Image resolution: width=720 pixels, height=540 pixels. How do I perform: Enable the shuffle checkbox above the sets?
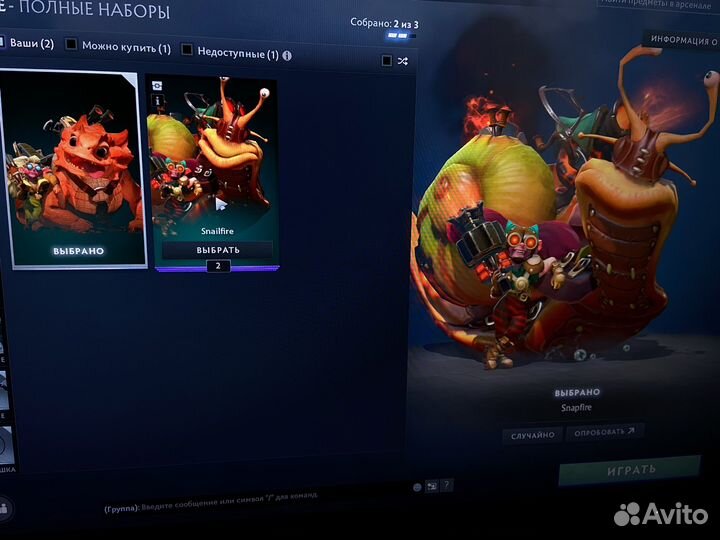tap(387, 61)
